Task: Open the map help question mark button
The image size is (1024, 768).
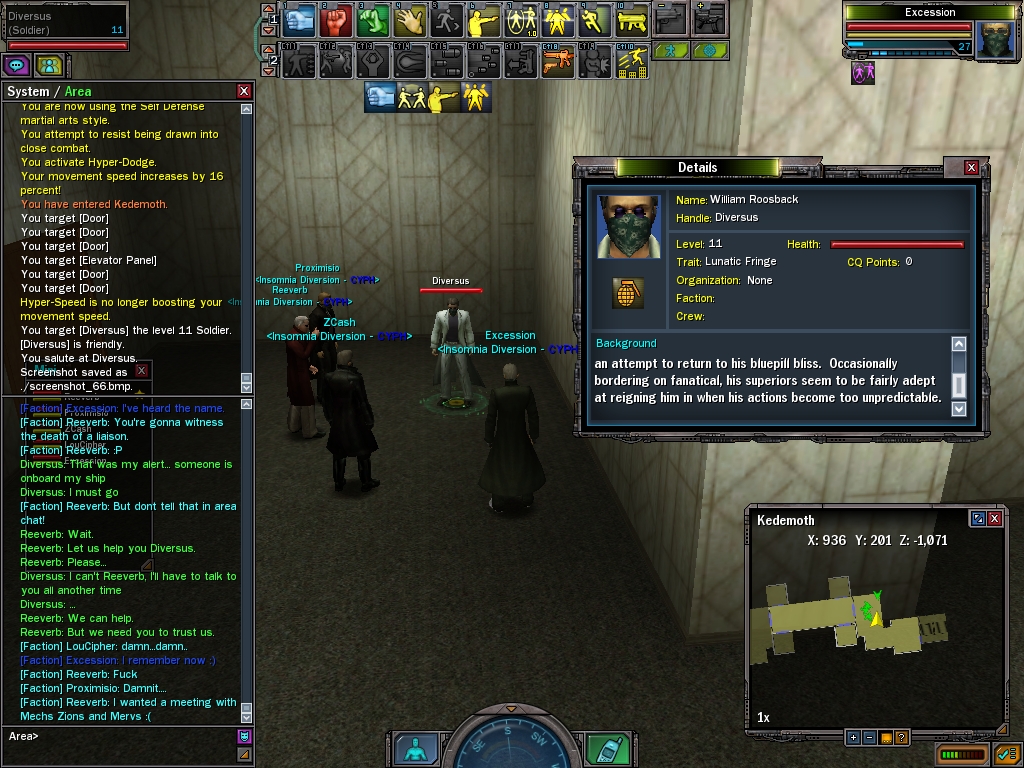Action: click(901, 737)
